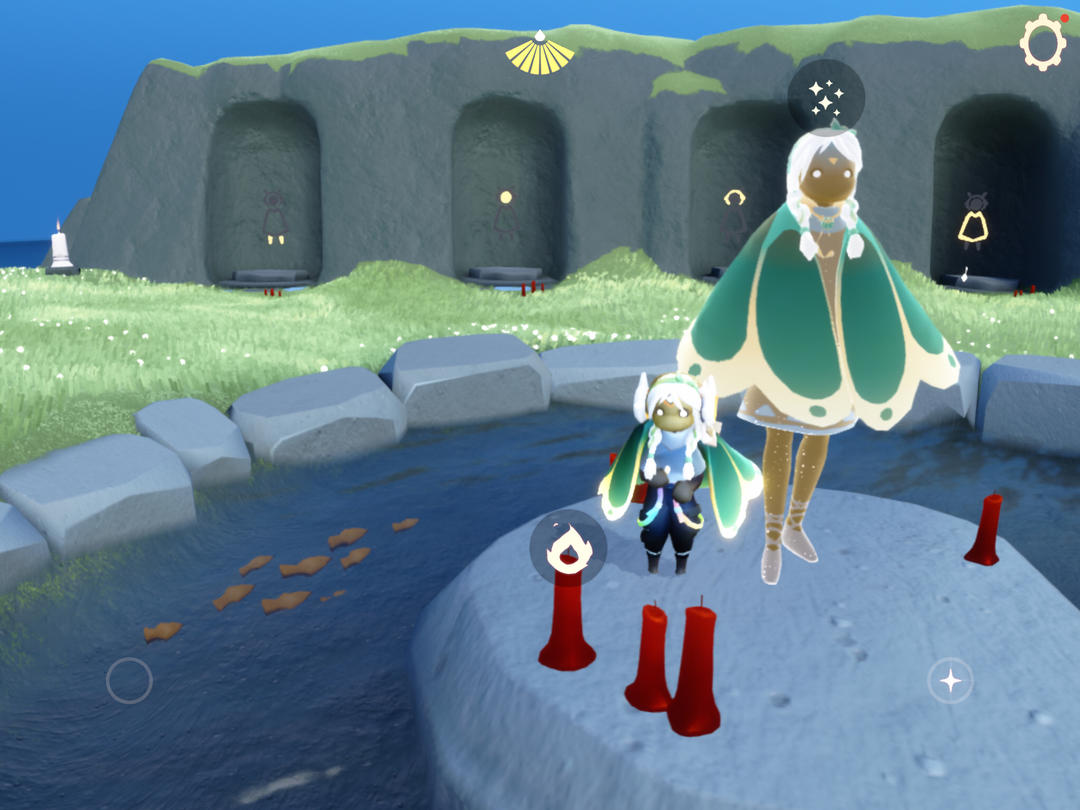Image resolution: width=1080 pixels, height=810 pixels.
Task: Tap the flame candle-lighting button
Action: [x=567, y=547]
